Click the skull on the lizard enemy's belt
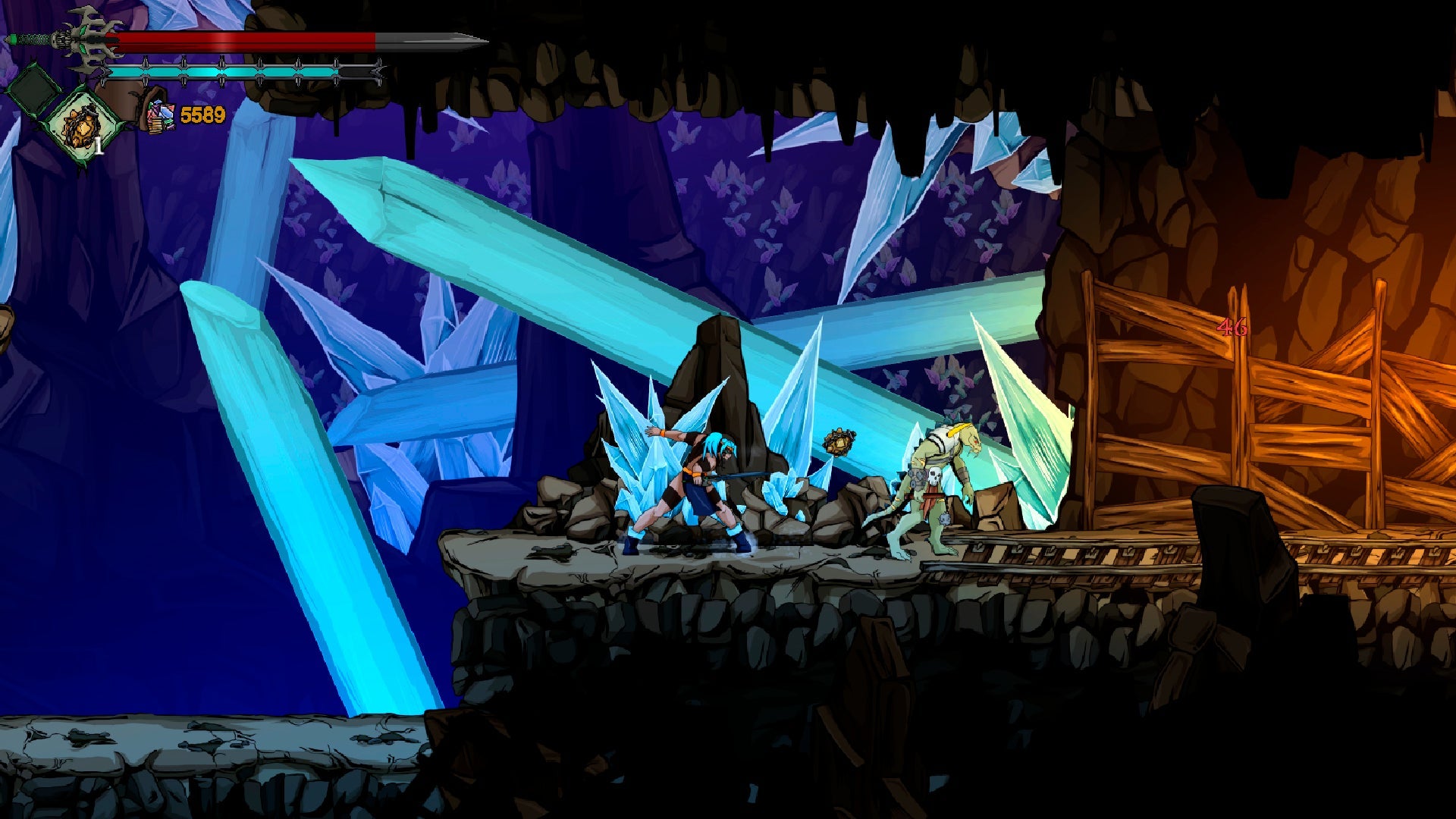 [x=935, y=477]
